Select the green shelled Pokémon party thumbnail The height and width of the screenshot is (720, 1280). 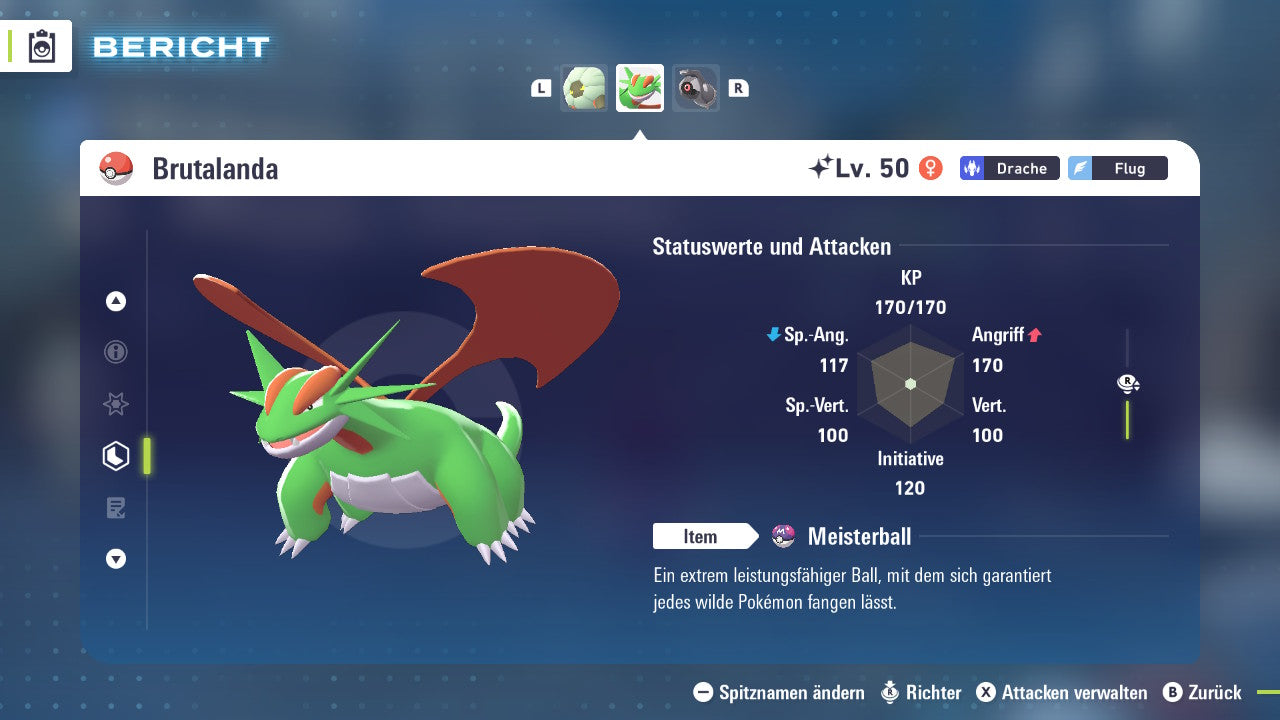pyautogui.click(x=584, y=88)
